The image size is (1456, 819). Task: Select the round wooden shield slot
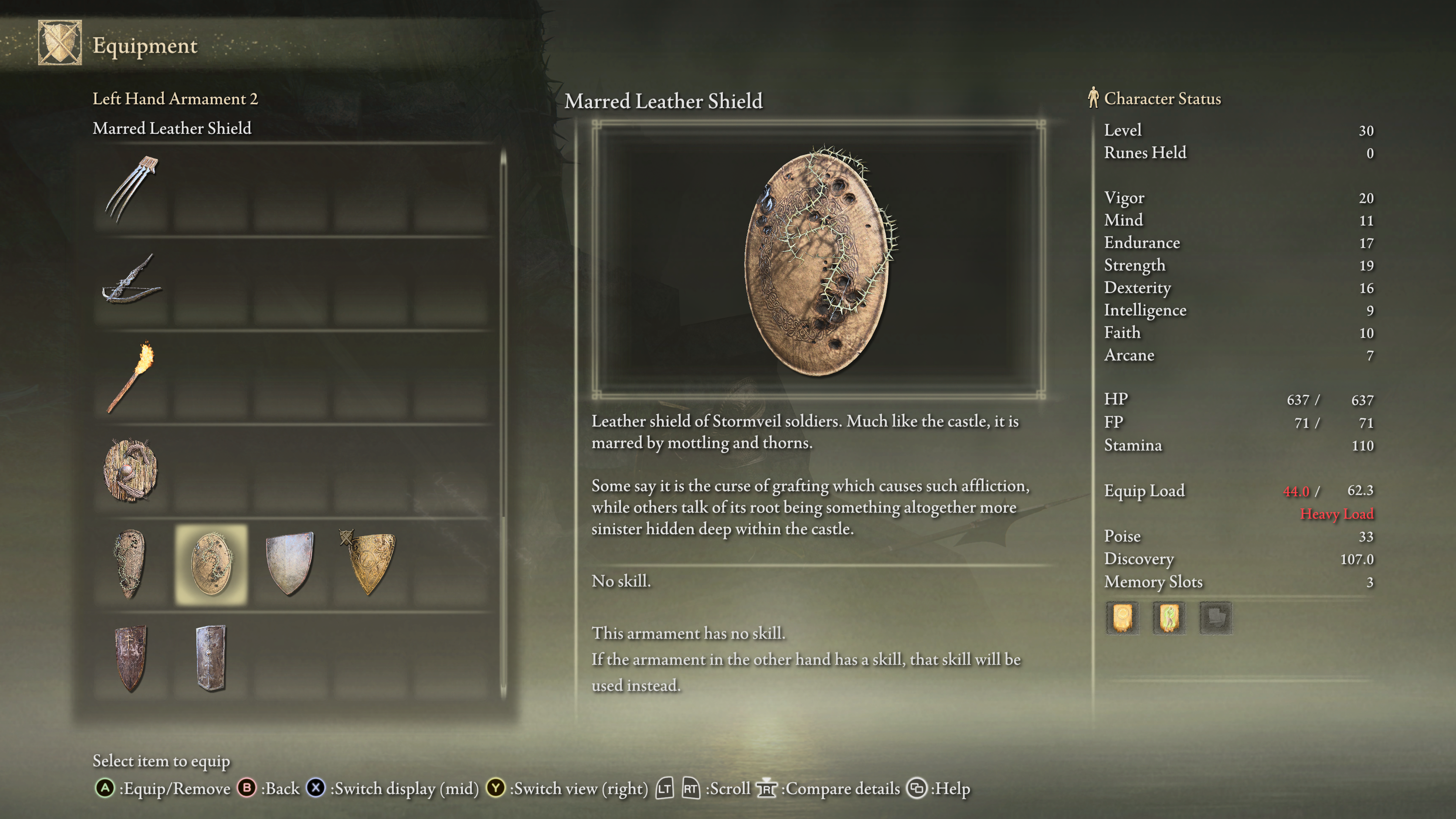point(131,470)
